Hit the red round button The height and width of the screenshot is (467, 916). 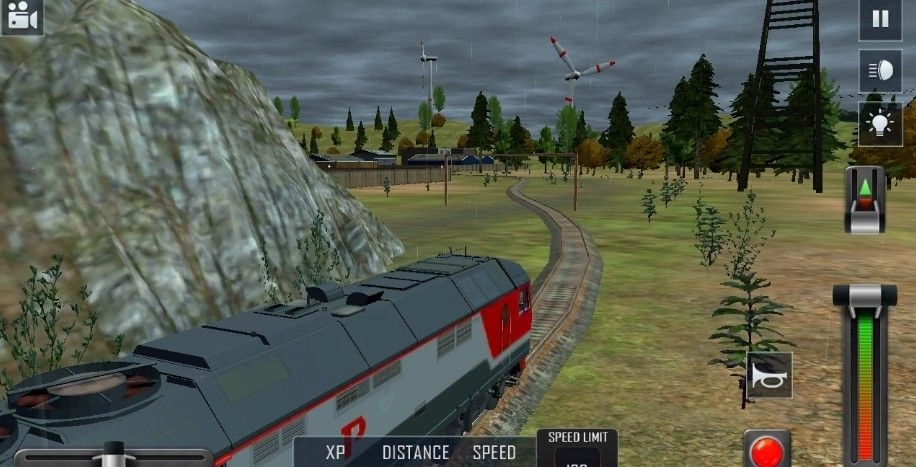(767, 450)
